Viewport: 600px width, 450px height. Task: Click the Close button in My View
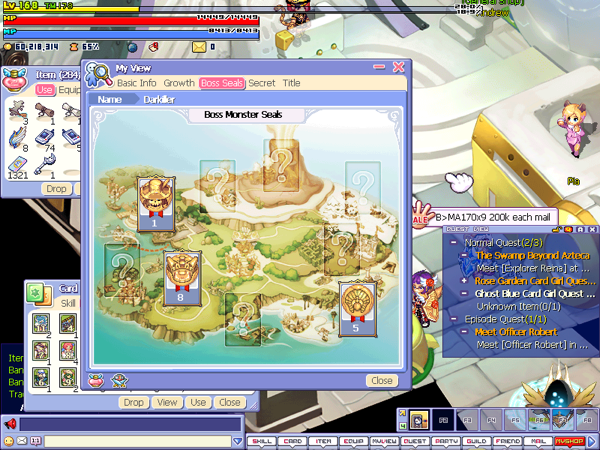(x=381, y=380)
